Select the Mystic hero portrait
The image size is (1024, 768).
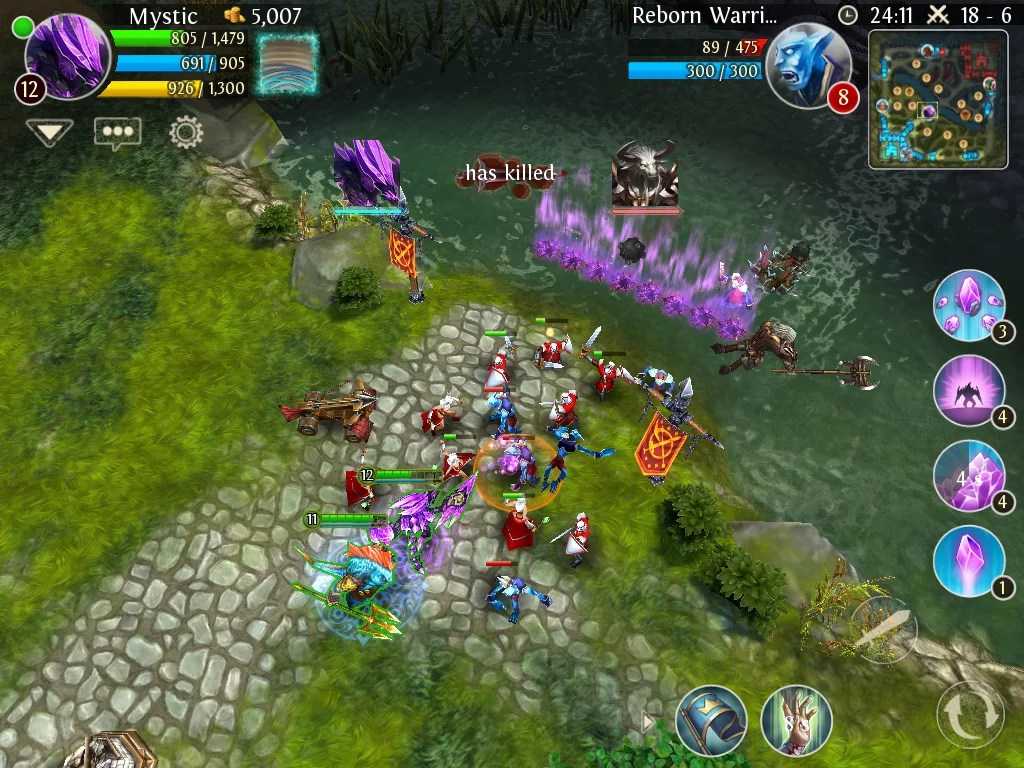[x=68, y=56]
